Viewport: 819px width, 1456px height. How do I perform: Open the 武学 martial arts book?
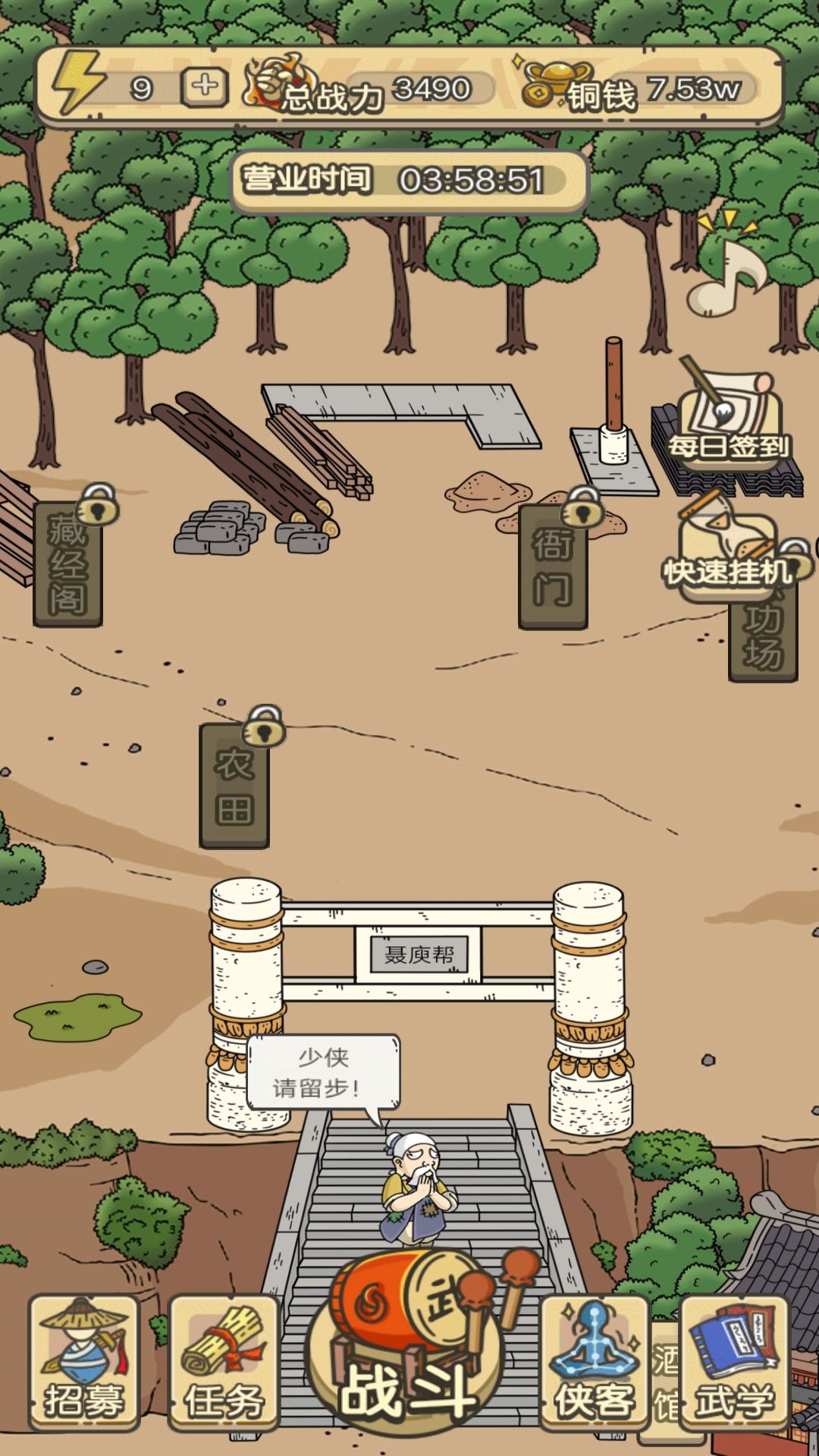pyautogui.click(x=734, y=1362)
